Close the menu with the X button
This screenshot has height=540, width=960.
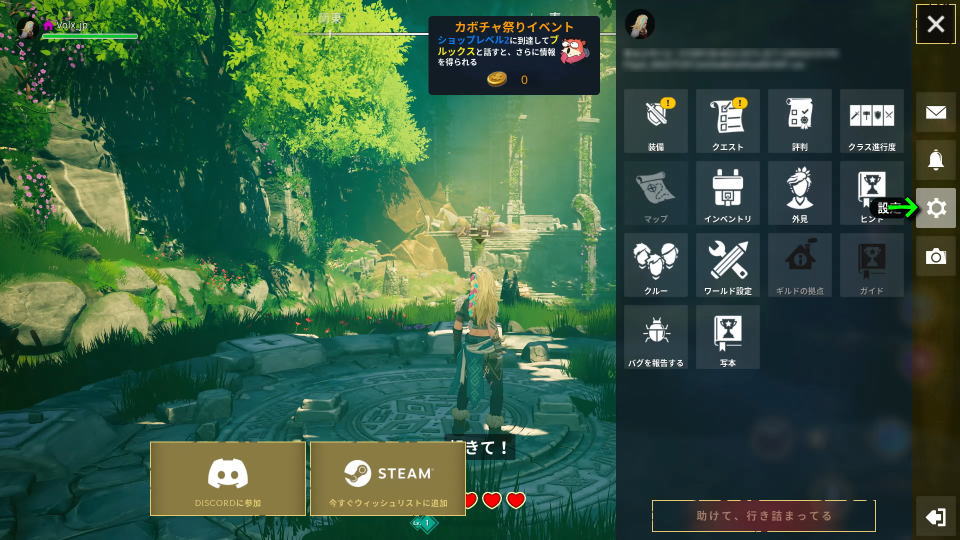[936, 24]
